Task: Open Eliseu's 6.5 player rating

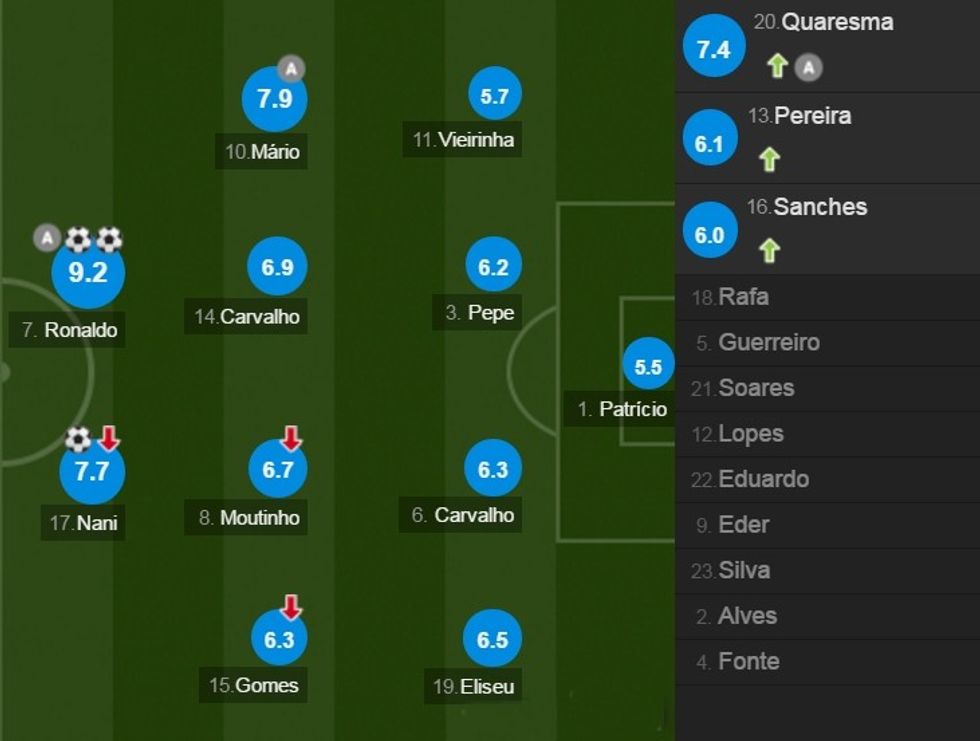Action: (492, 639)
